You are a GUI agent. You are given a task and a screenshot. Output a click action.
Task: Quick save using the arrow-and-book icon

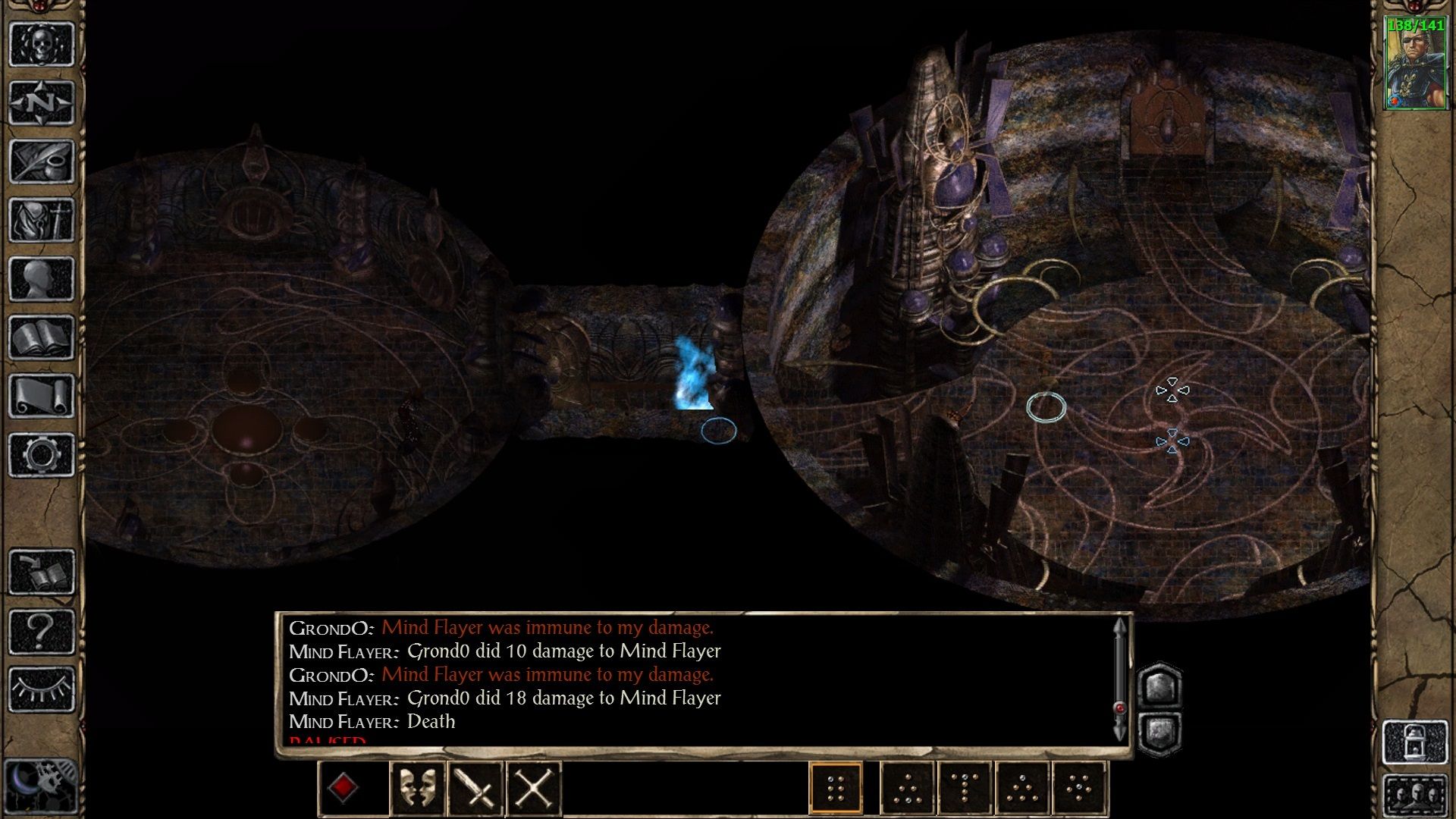(42, 572)
